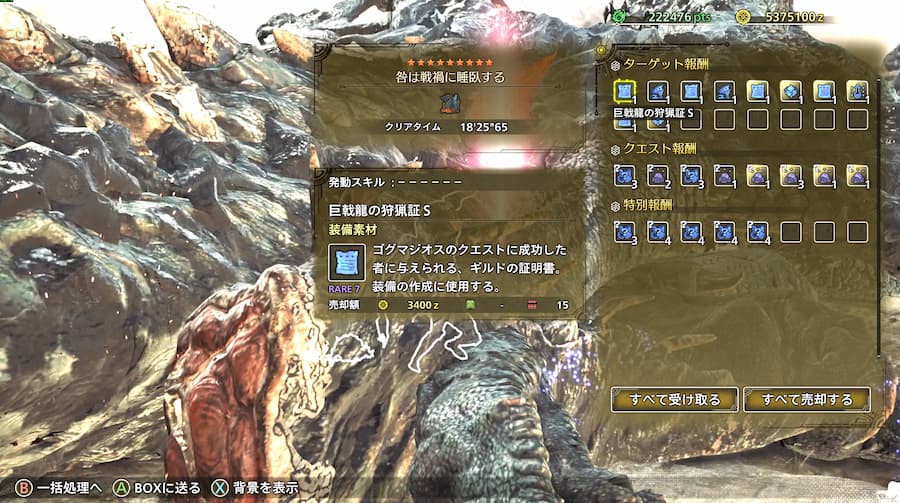This screenshot has height=503, width=900.
Task: Select the special reward slot with quantity 3
Action: (x=625, y=232)
